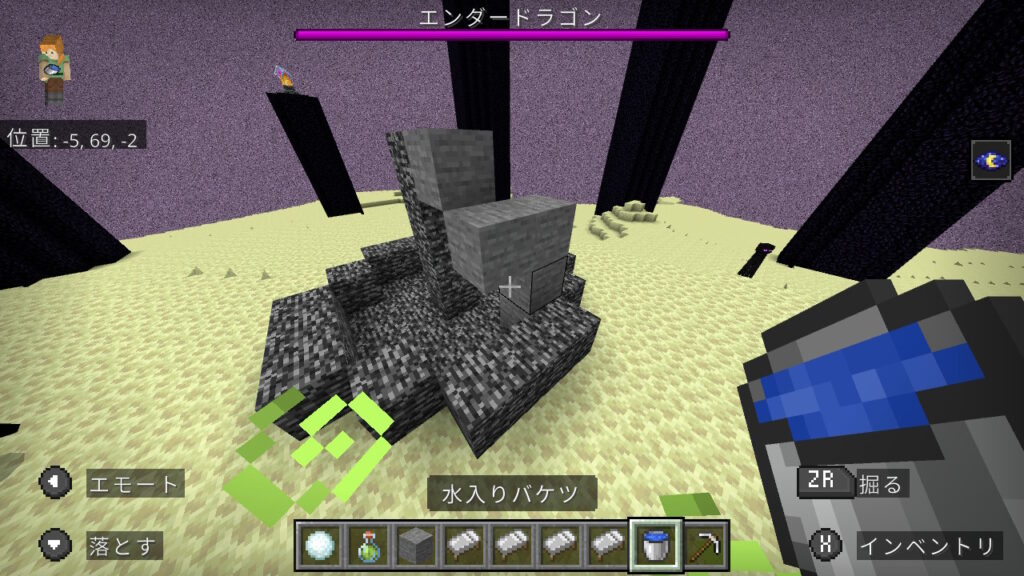This screenshot has width=1024, height=576.
Task: Choose the stone block hotbar slot
Action: (x=415, y=545)
